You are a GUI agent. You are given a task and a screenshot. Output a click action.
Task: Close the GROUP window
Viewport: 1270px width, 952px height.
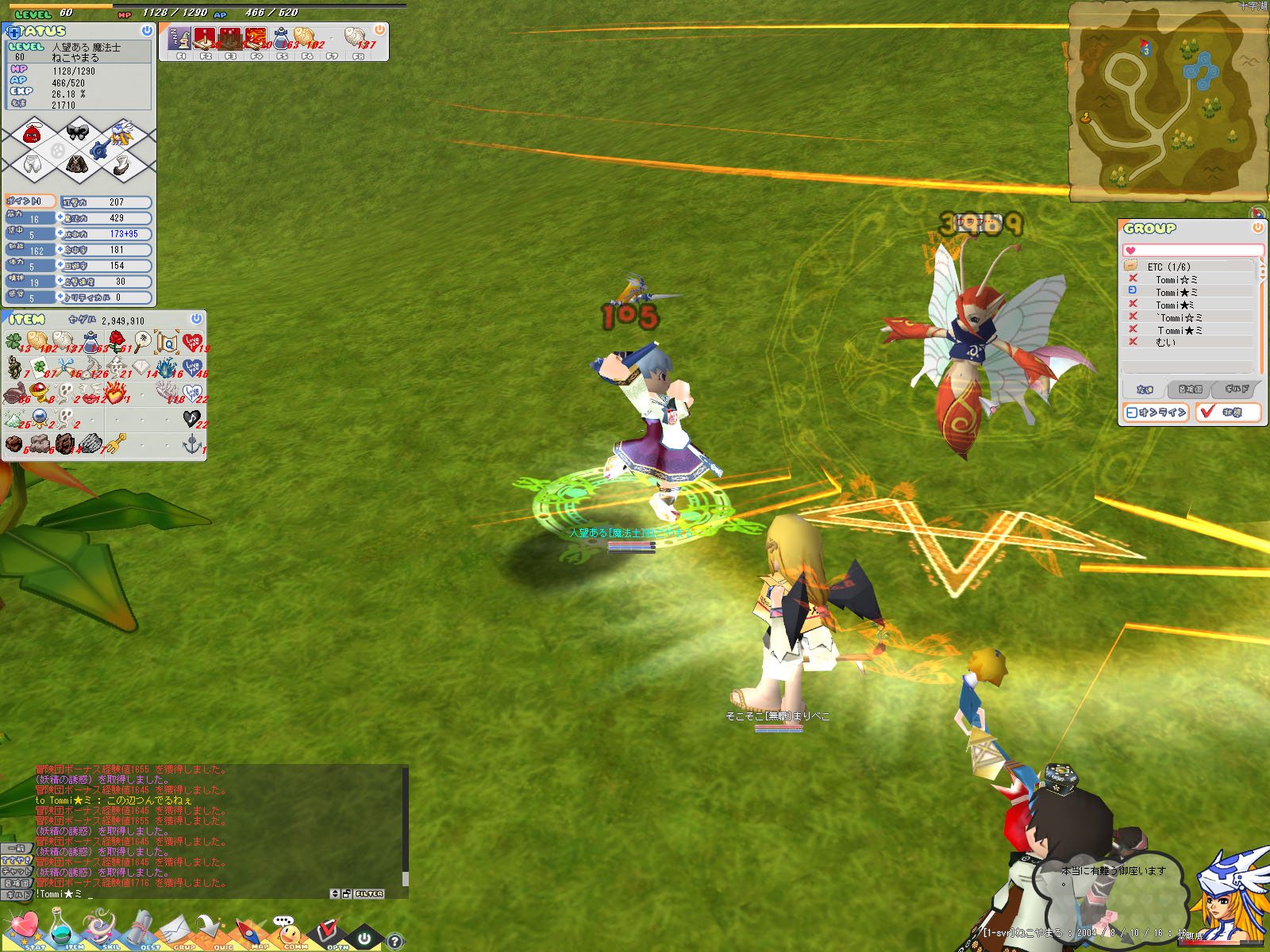(1257, 228)
